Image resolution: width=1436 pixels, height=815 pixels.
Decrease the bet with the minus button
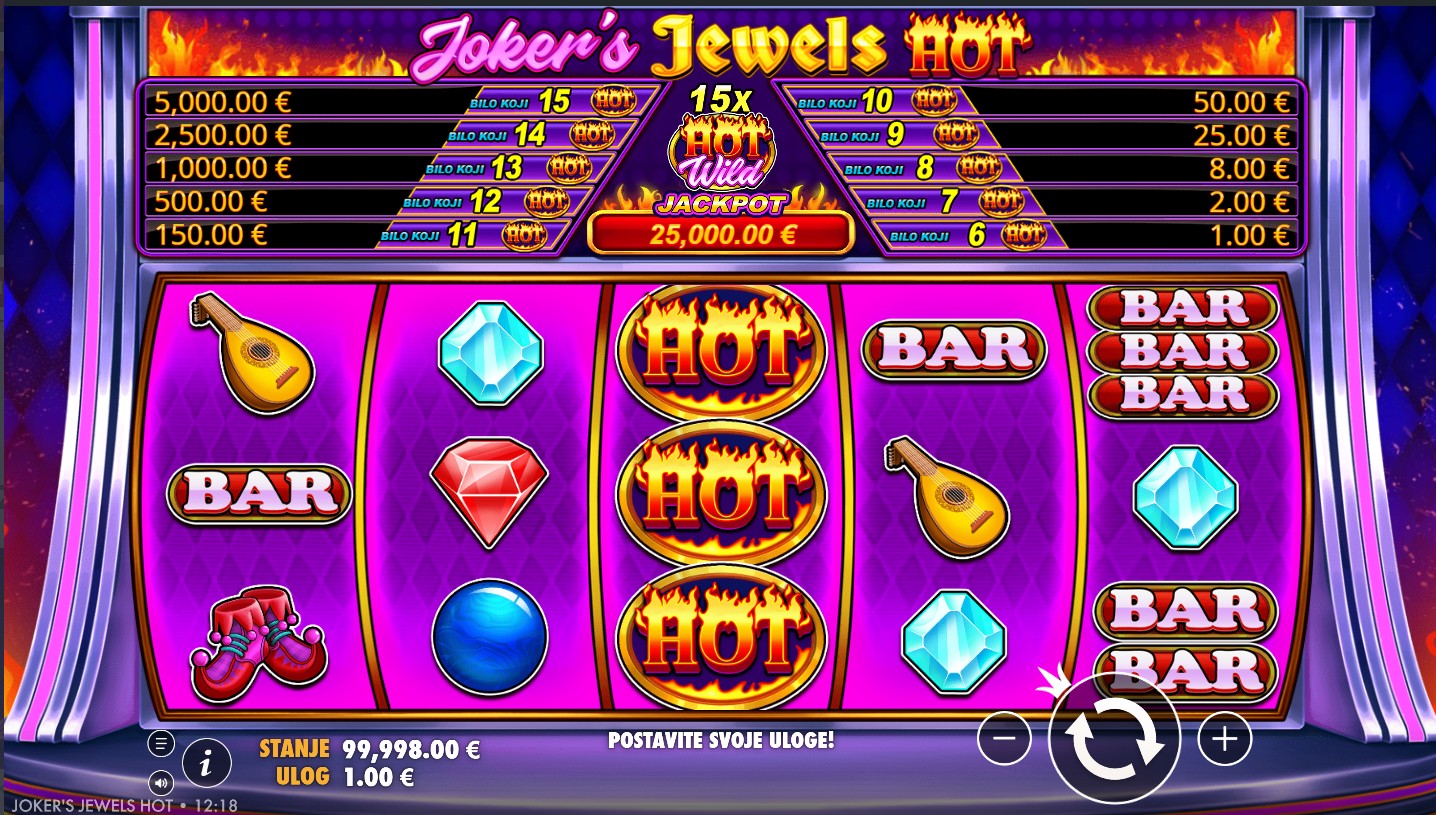[x=1004, y=738]
